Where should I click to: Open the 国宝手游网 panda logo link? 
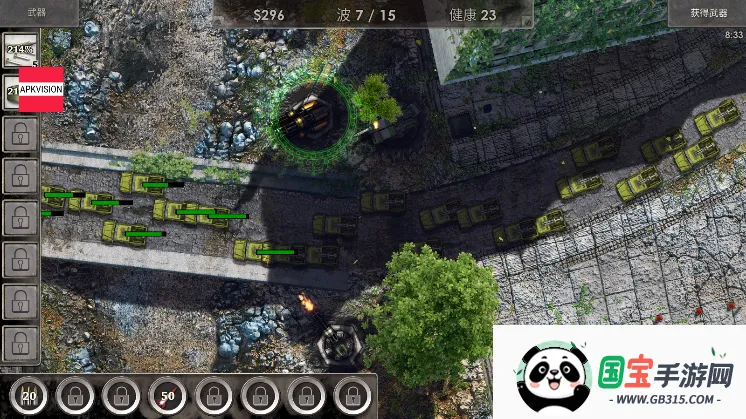[x=619, y=372]
